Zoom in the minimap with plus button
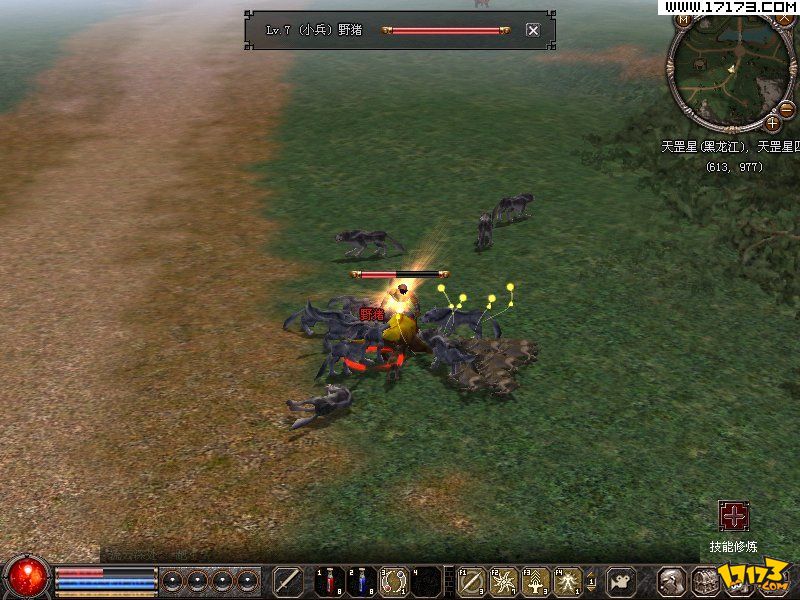800x600 pixels. (773, 123)
